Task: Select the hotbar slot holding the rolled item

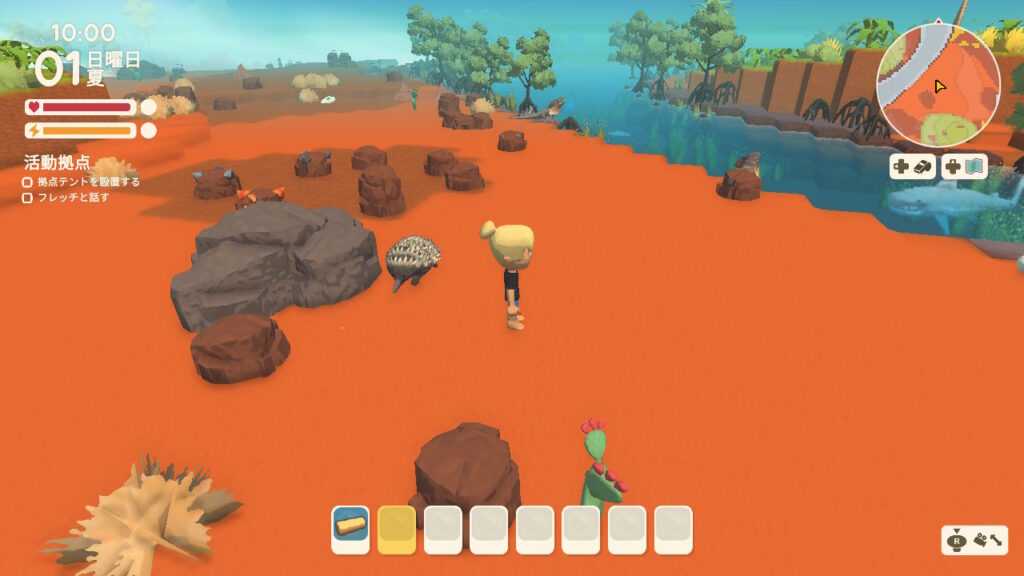Action: (351, 529)
